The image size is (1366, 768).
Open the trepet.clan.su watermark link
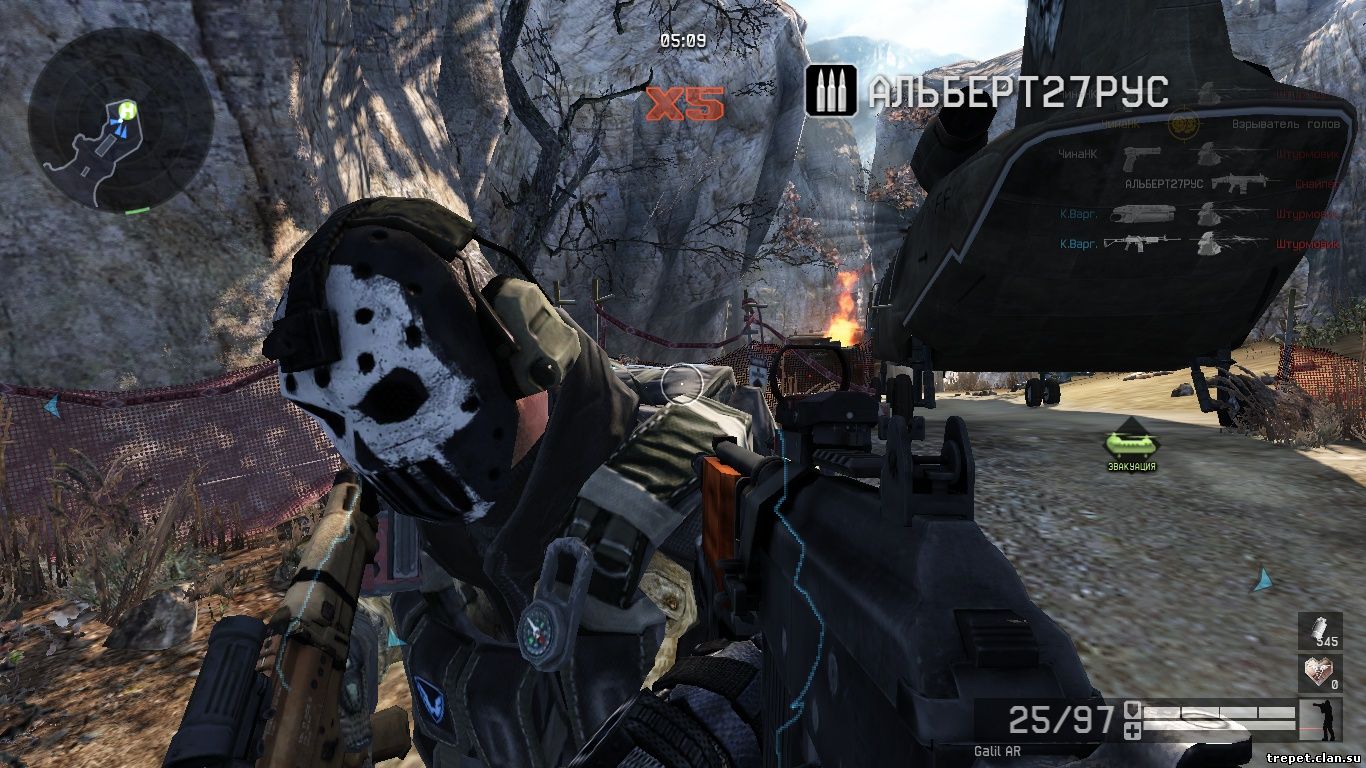1313,758
